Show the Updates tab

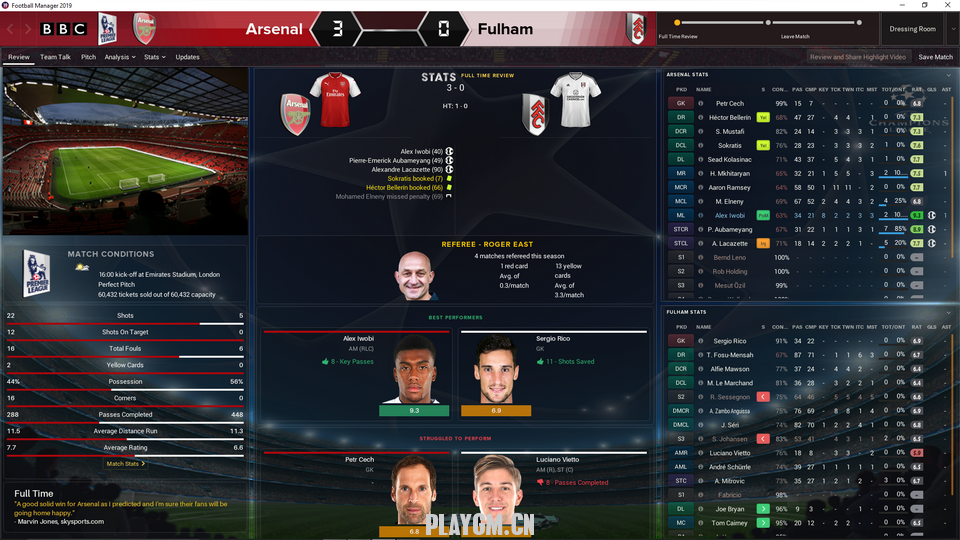[187, 57]
